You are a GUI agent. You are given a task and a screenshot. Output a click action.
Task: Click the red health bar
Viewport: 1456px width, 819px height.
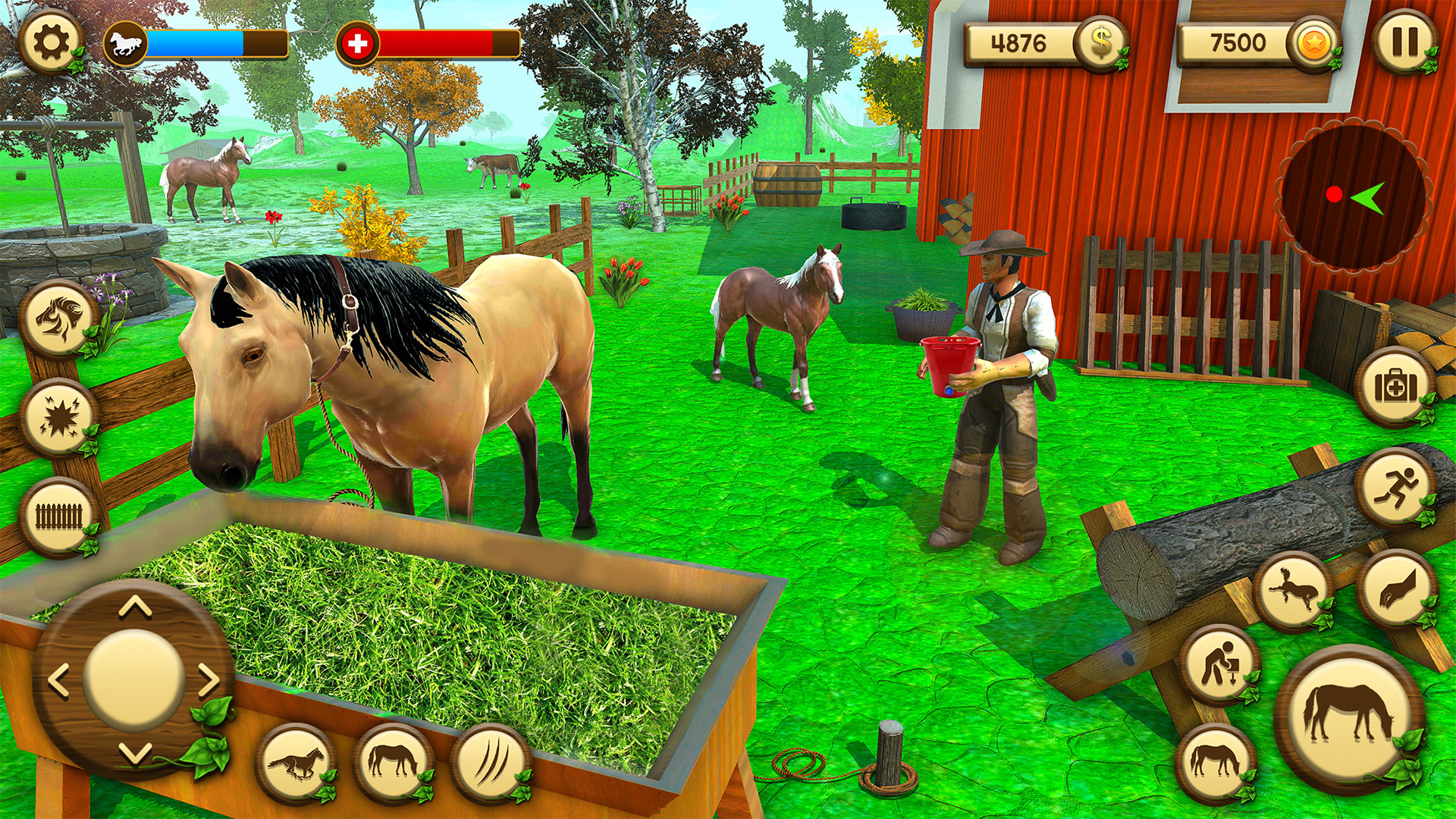pyautogui.click(x=432, y=43)
